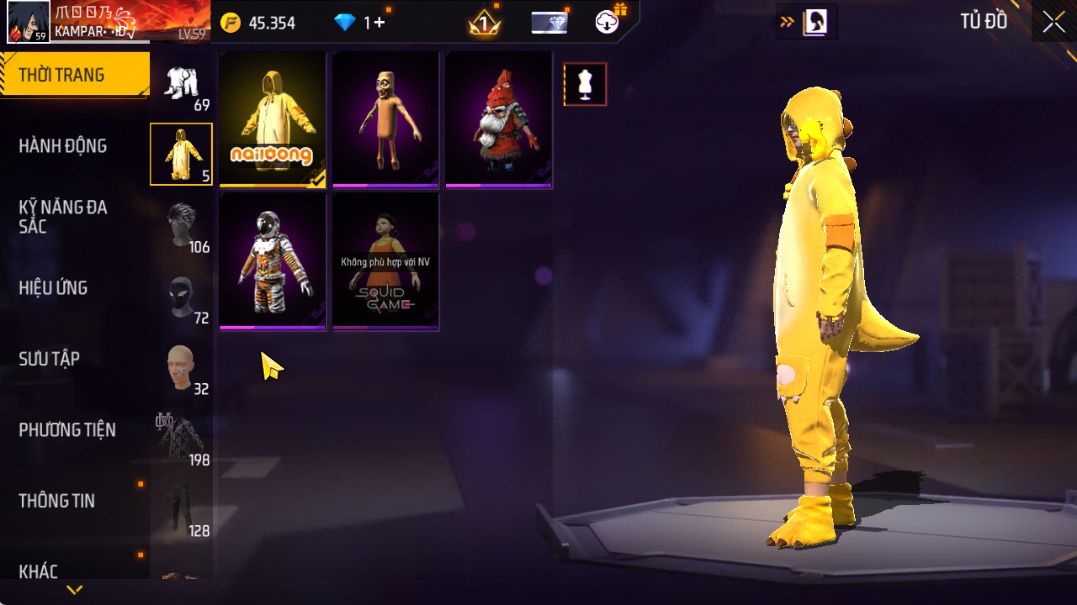The image size is (1077, 605).
Task: Choose the red gnome costume
Action: tap(498, 119)
